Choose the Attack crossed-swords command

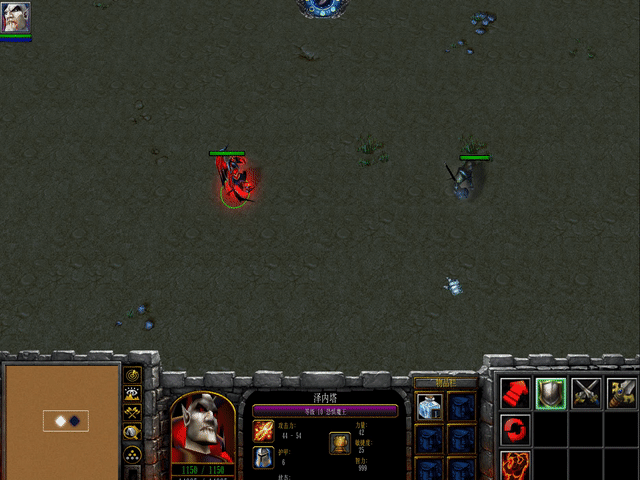tap(586, 393)
